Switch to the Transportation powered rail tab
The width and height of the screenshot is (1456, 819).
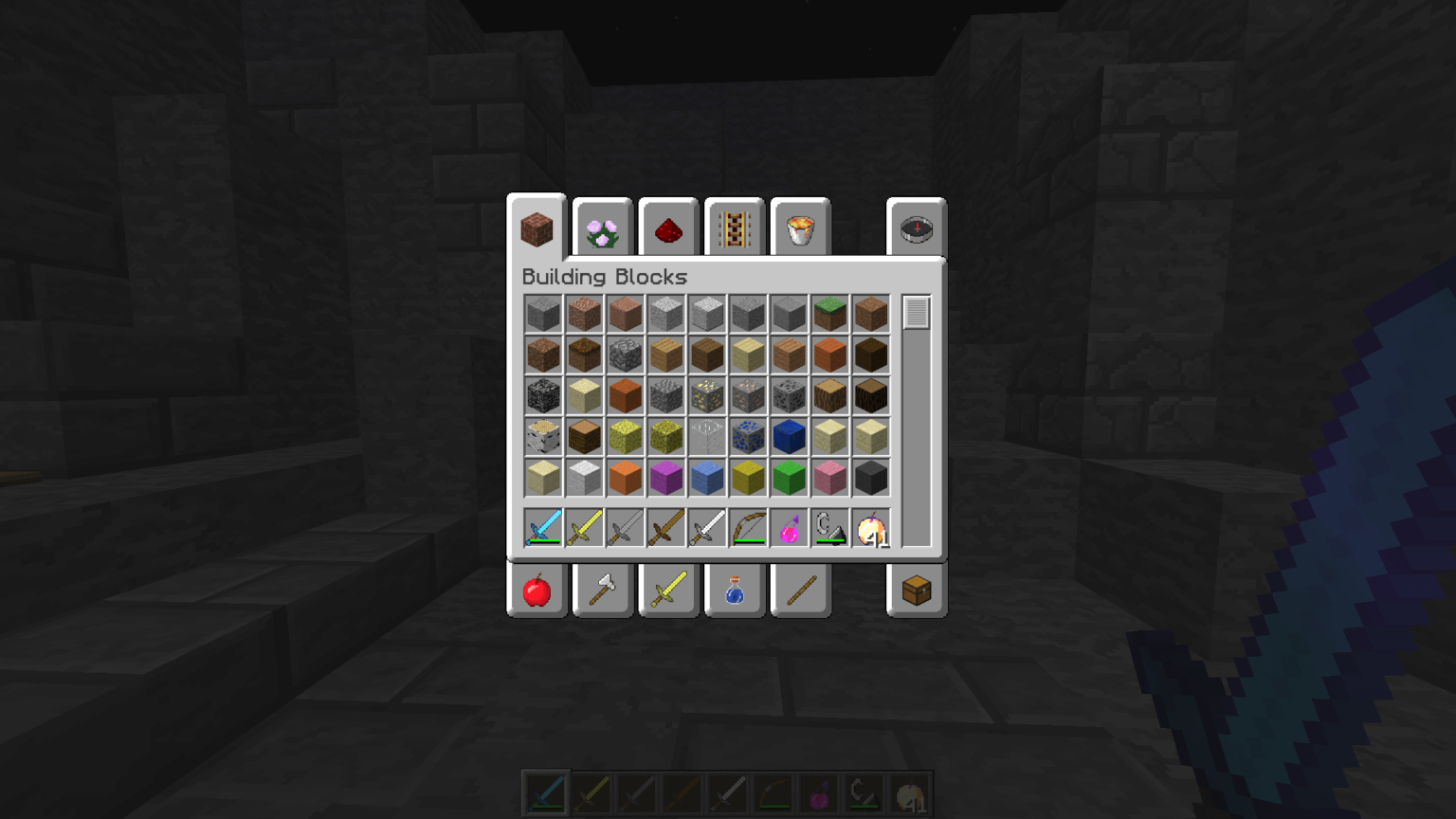735,227
